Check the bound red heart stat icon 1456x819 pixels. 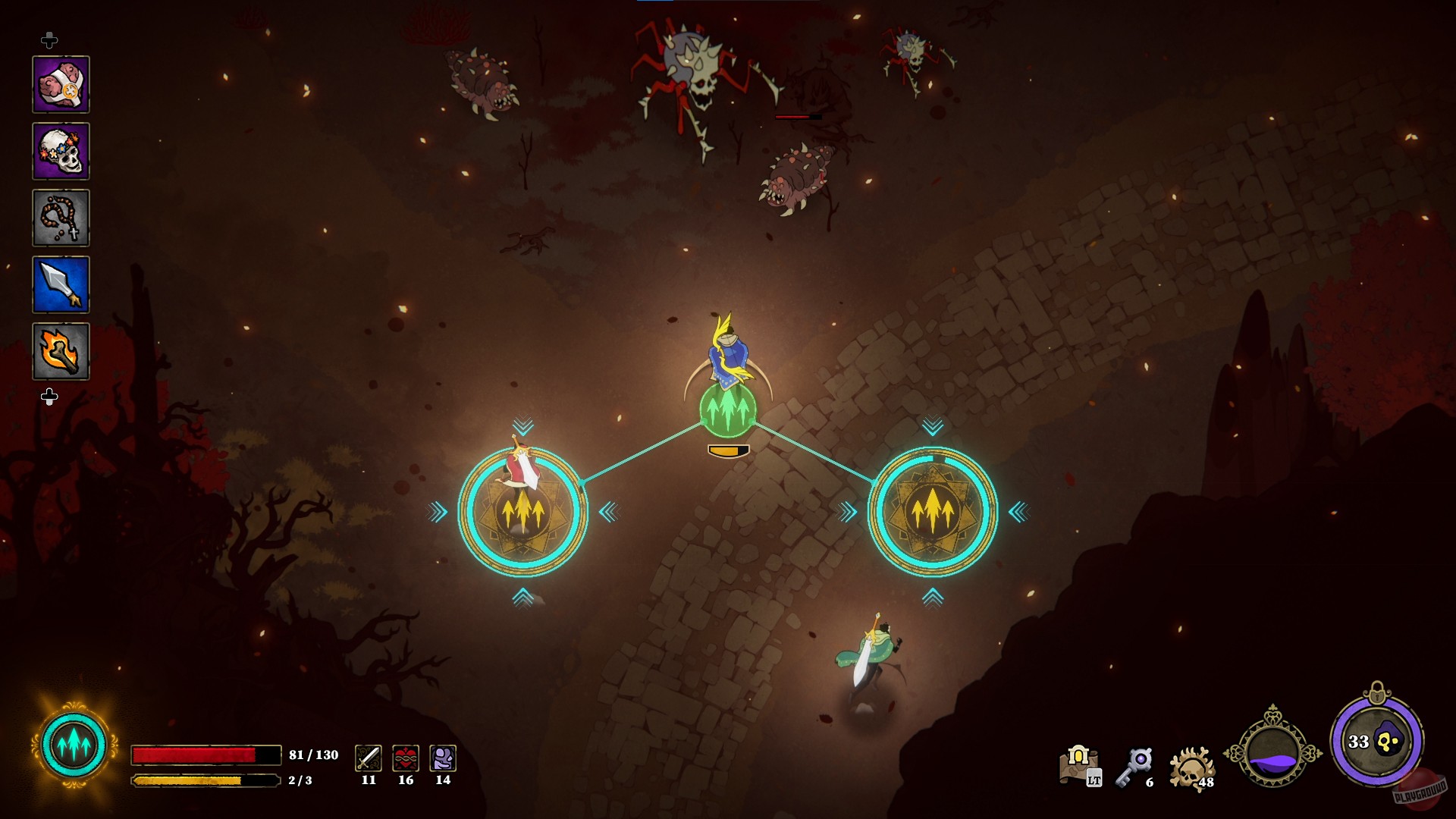pos(406,758)
